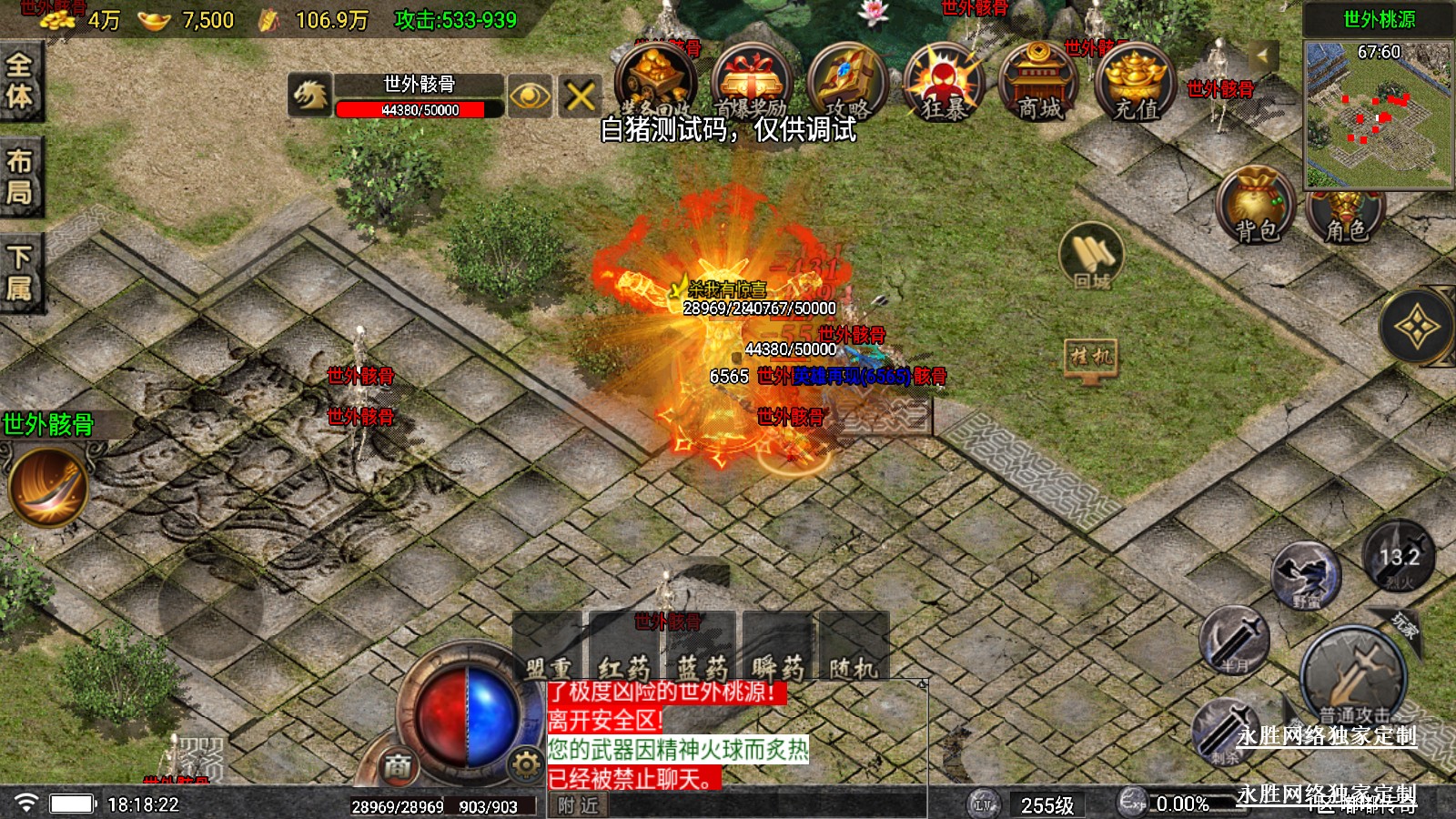1456x819 pixels.
Task: Click the 世外桃源 minimap
Action: point(1379,114)
